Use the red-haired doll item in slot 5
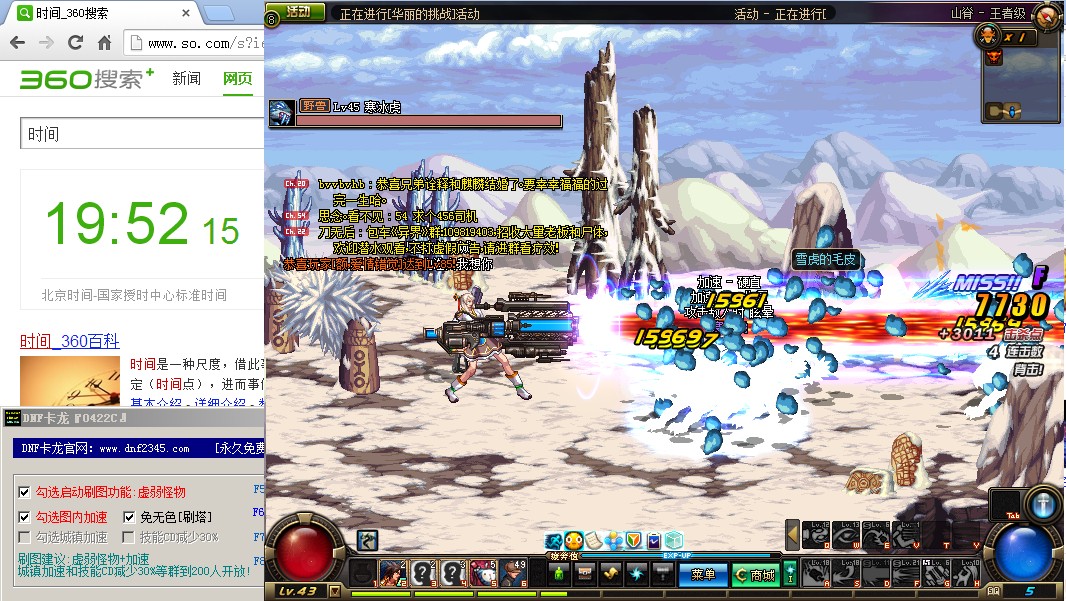Screen dimensions: 1066x601 pyautogui.click(x=484, y=573)
